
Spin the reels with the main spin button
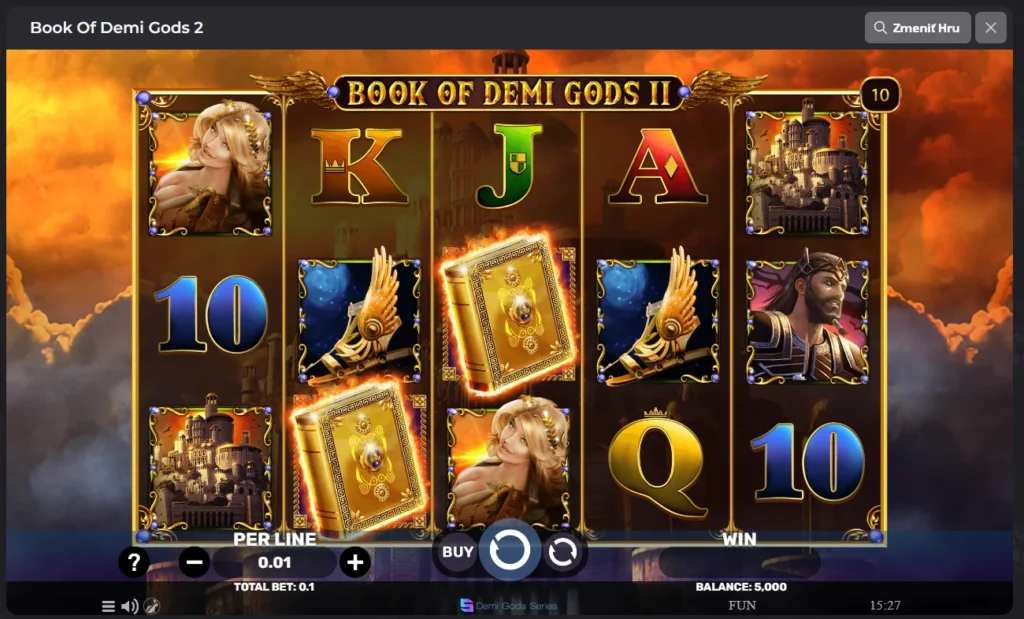(510, 550)
